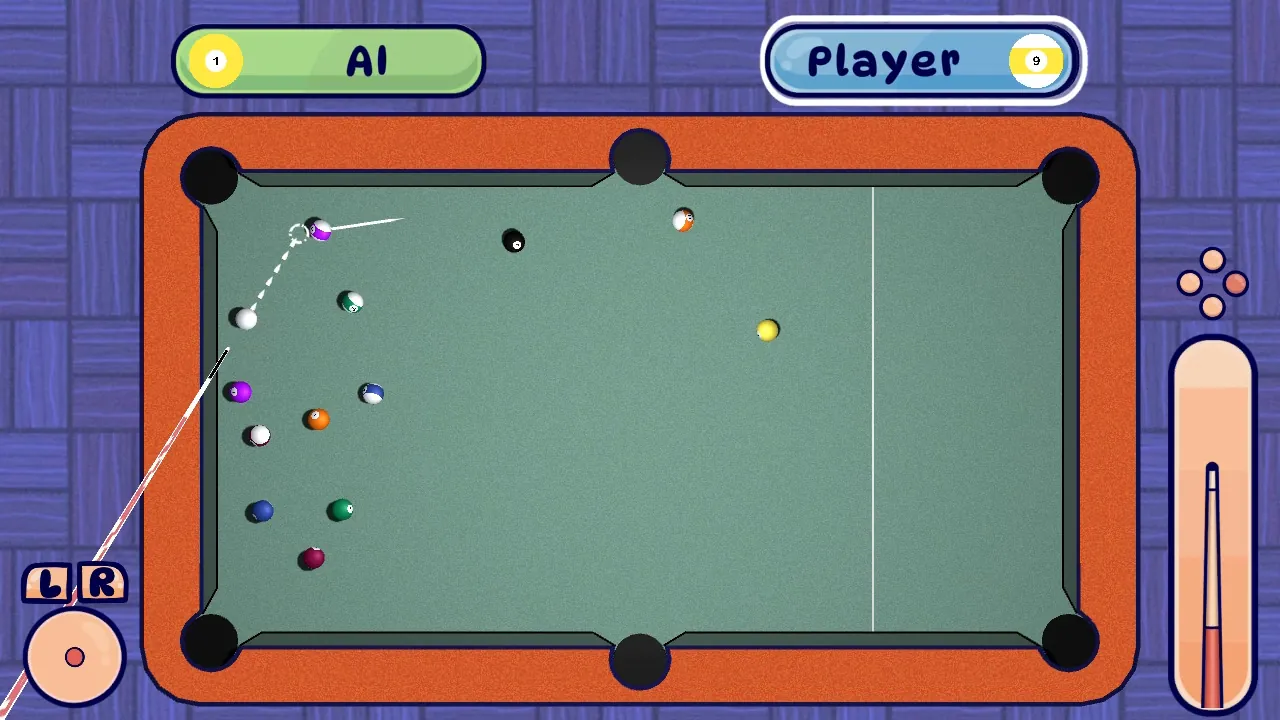Click the blue 2-ball in the lower cluster
Image resolution: width=1280 pixels, height=720 pixels.
coord(258,510)
